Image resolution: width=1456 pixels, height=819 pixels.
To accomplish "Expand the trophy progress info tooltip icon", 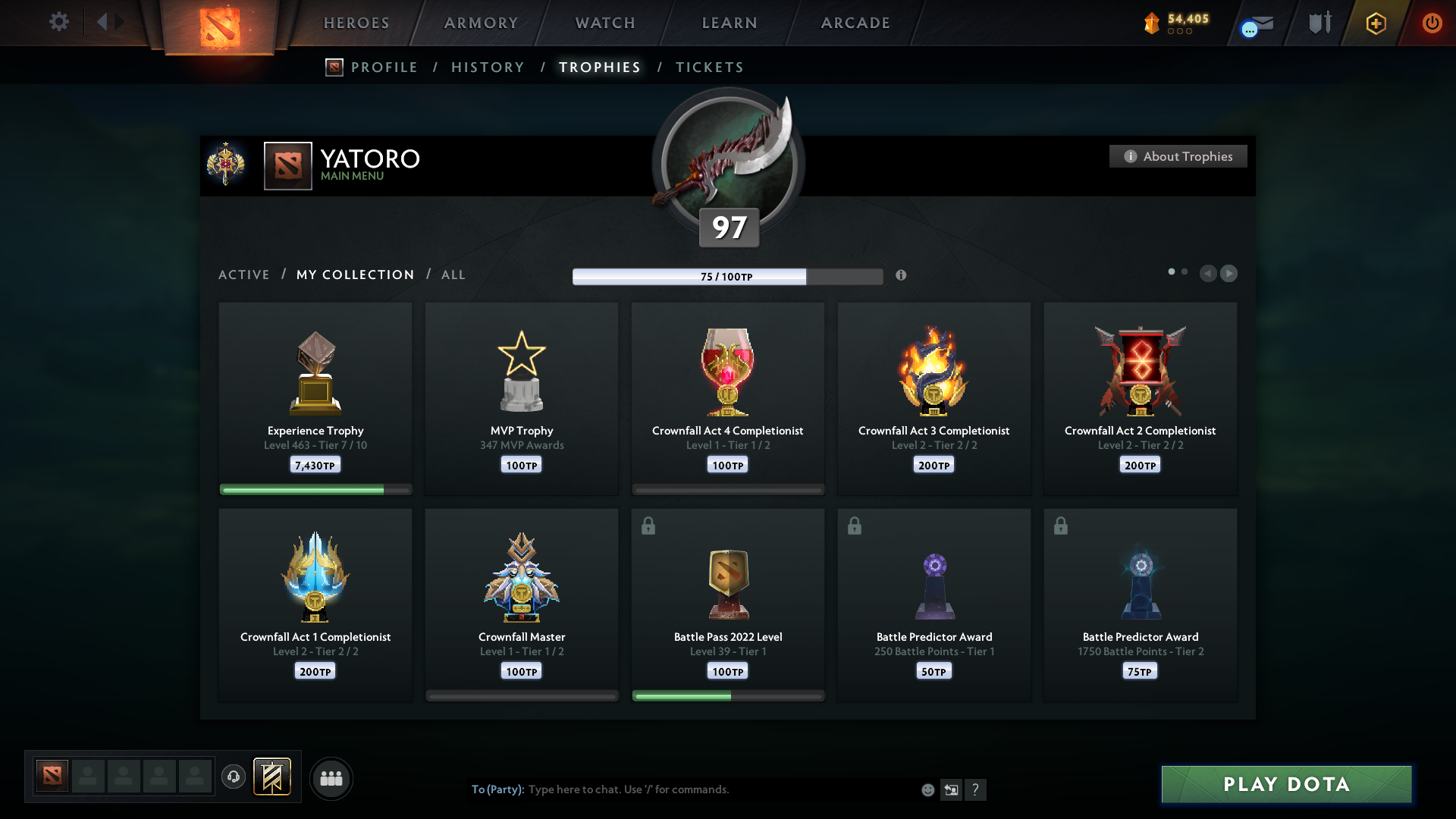I will tap(902, 277).
